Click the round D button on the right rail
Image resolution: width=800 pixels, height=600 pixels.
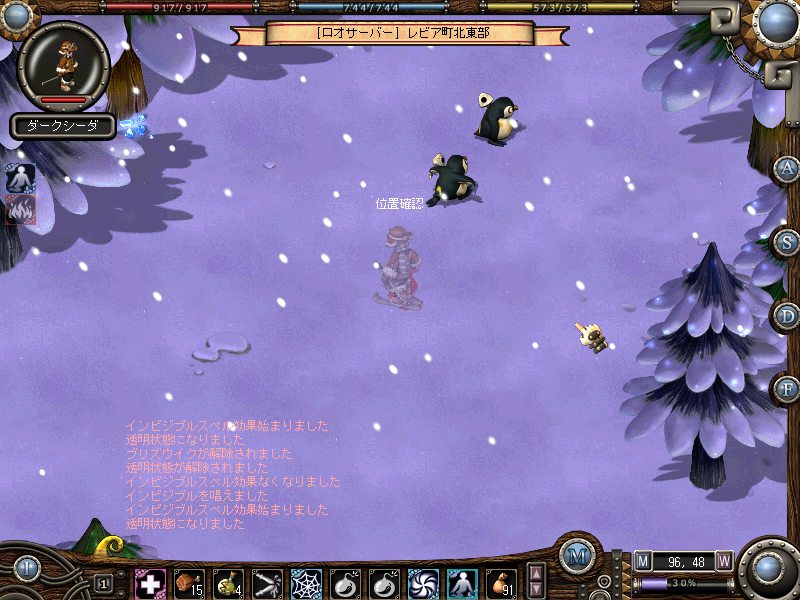(788, 314)
